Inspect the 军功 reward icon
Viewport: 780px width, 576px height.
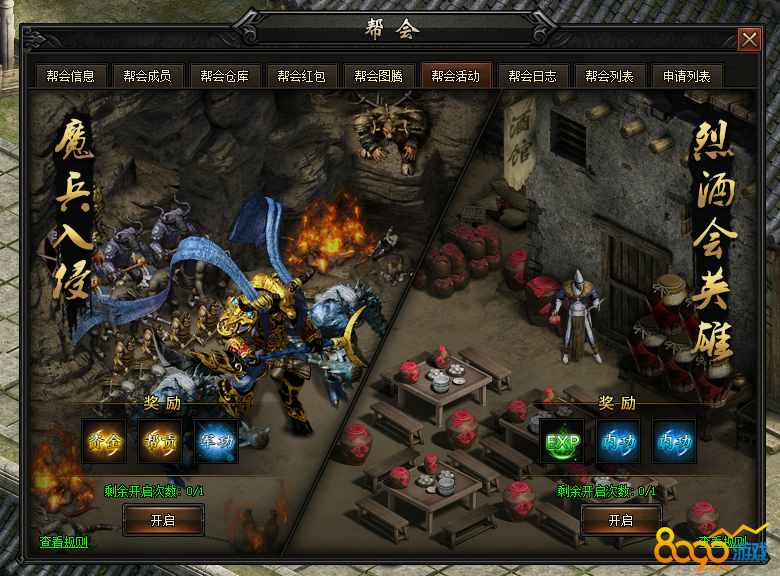pyautogui.click(x=216, y=442)
